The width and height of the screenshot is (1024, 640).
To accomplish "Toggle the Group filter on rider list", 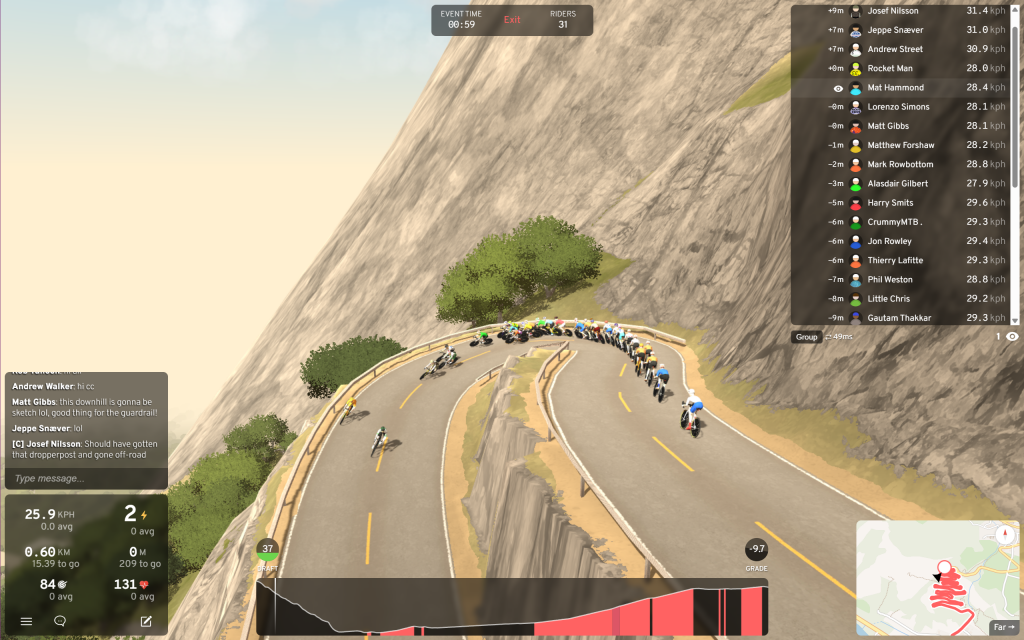I will click(806, 337).
